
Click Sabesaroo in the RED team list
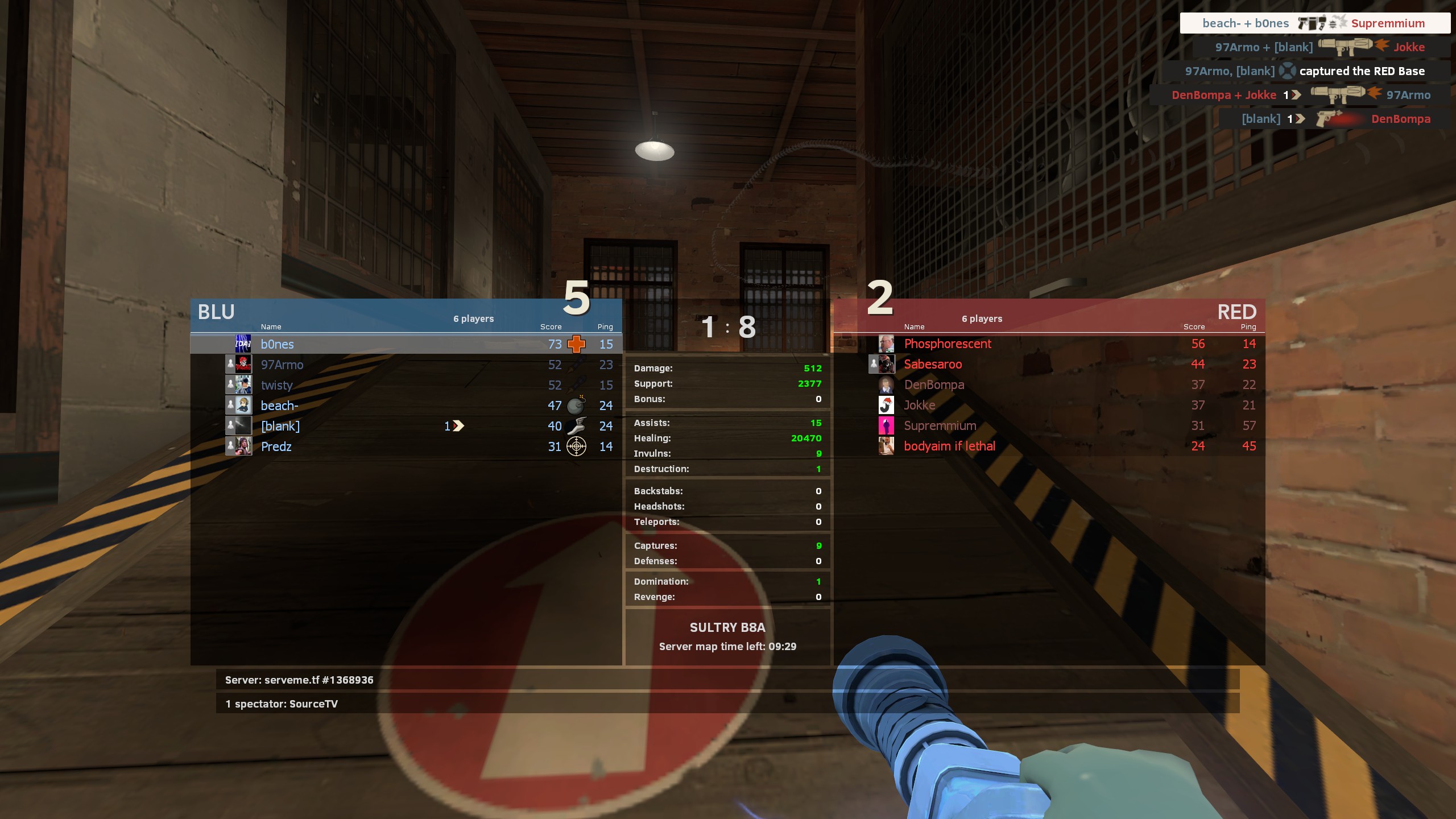933,364
